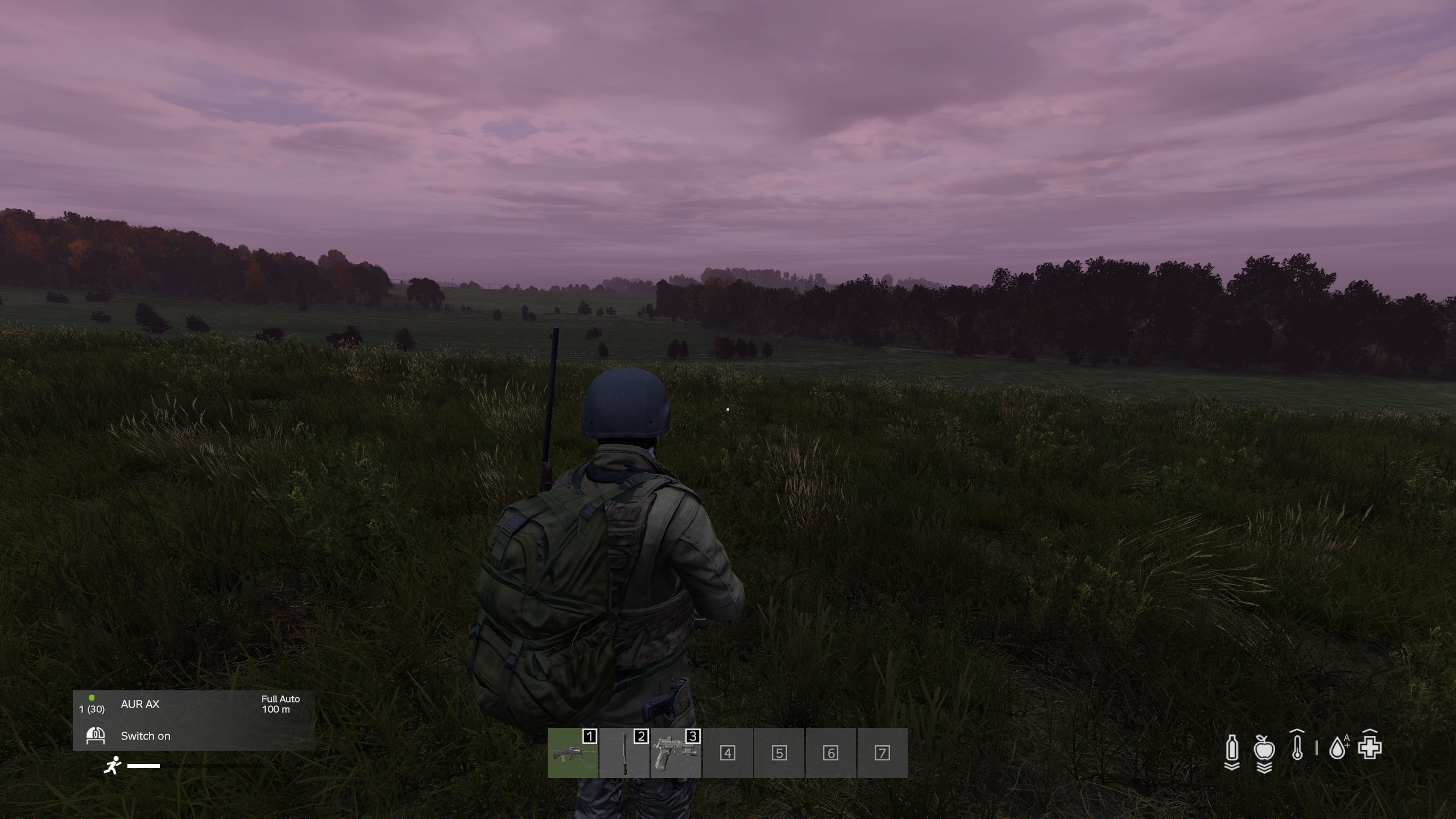Click the blood drop A+ icon
The width and height of the screenshot is (1456, 819).
click(x=1338, y=747)
